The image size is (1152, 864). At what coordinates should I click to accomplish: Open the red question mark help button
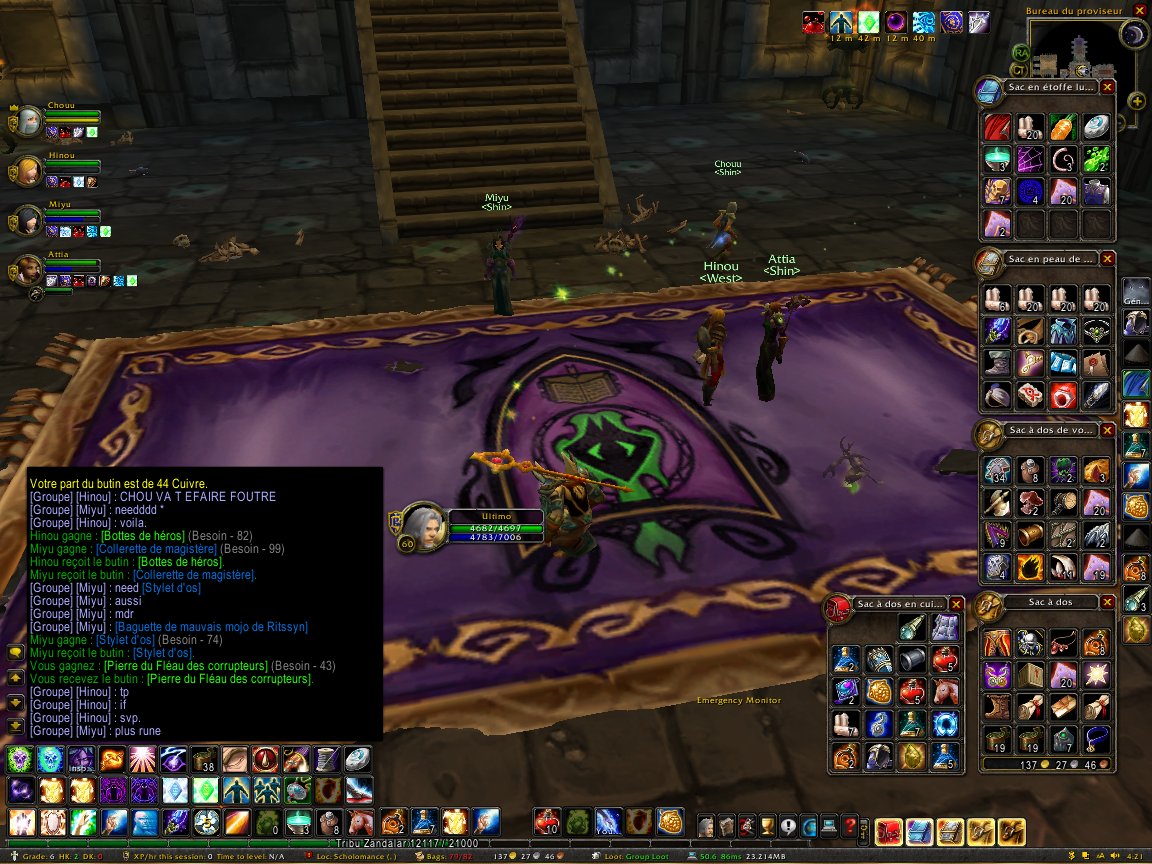pos(850,828)
